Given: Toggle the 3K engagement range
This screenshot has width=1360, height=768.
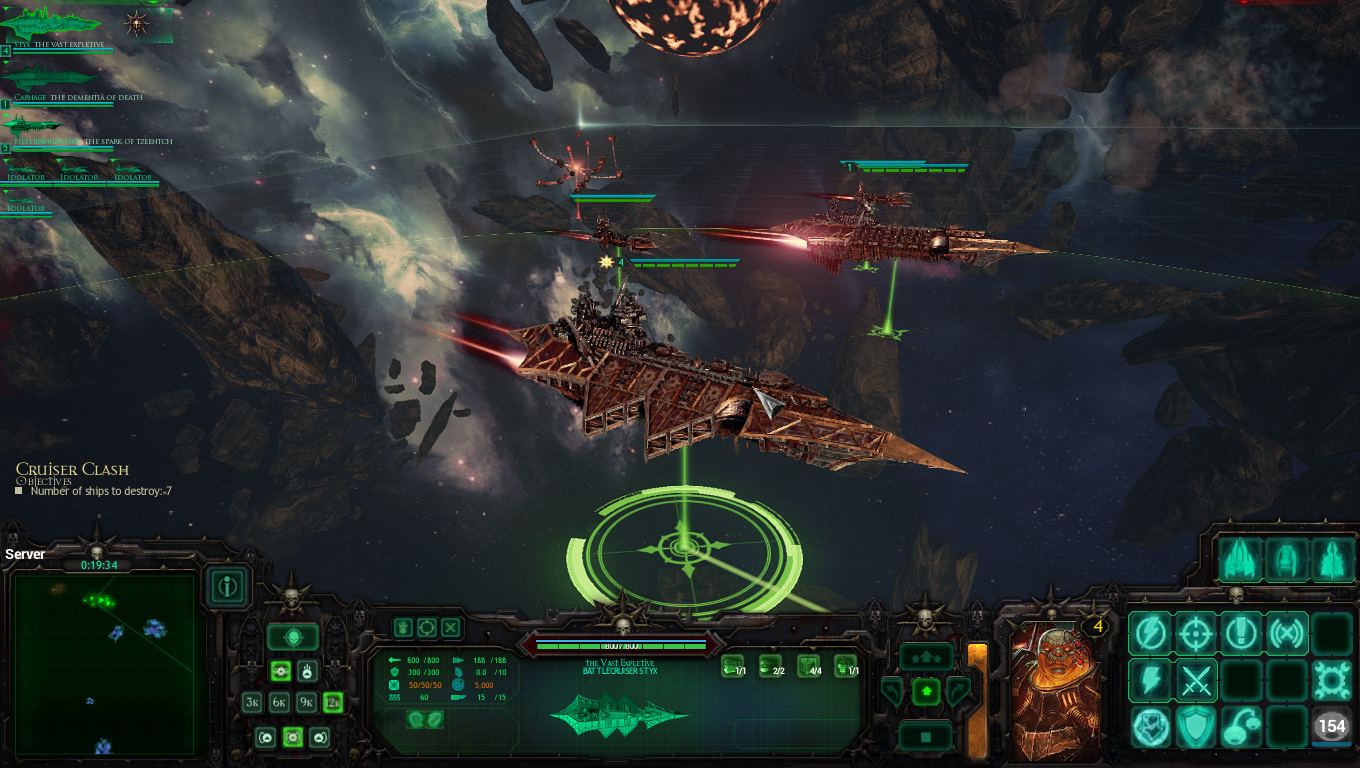Looking at the screenshot, I should click(252, 702).
